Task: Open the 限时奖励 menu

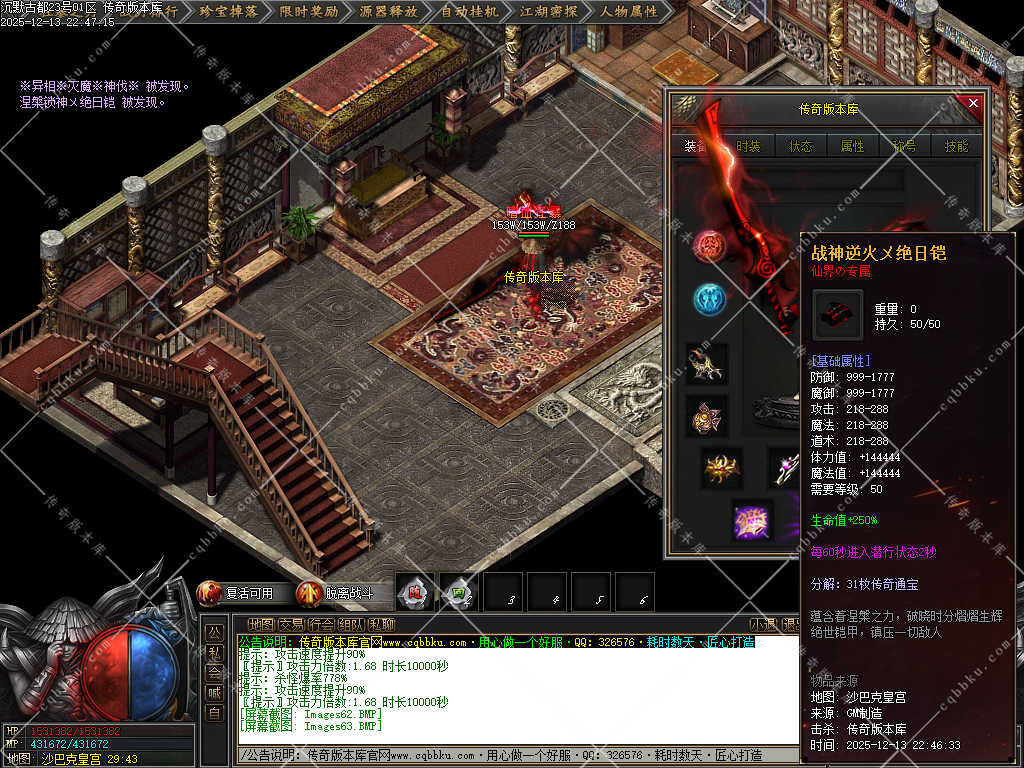Action: (x=308, y=12)
